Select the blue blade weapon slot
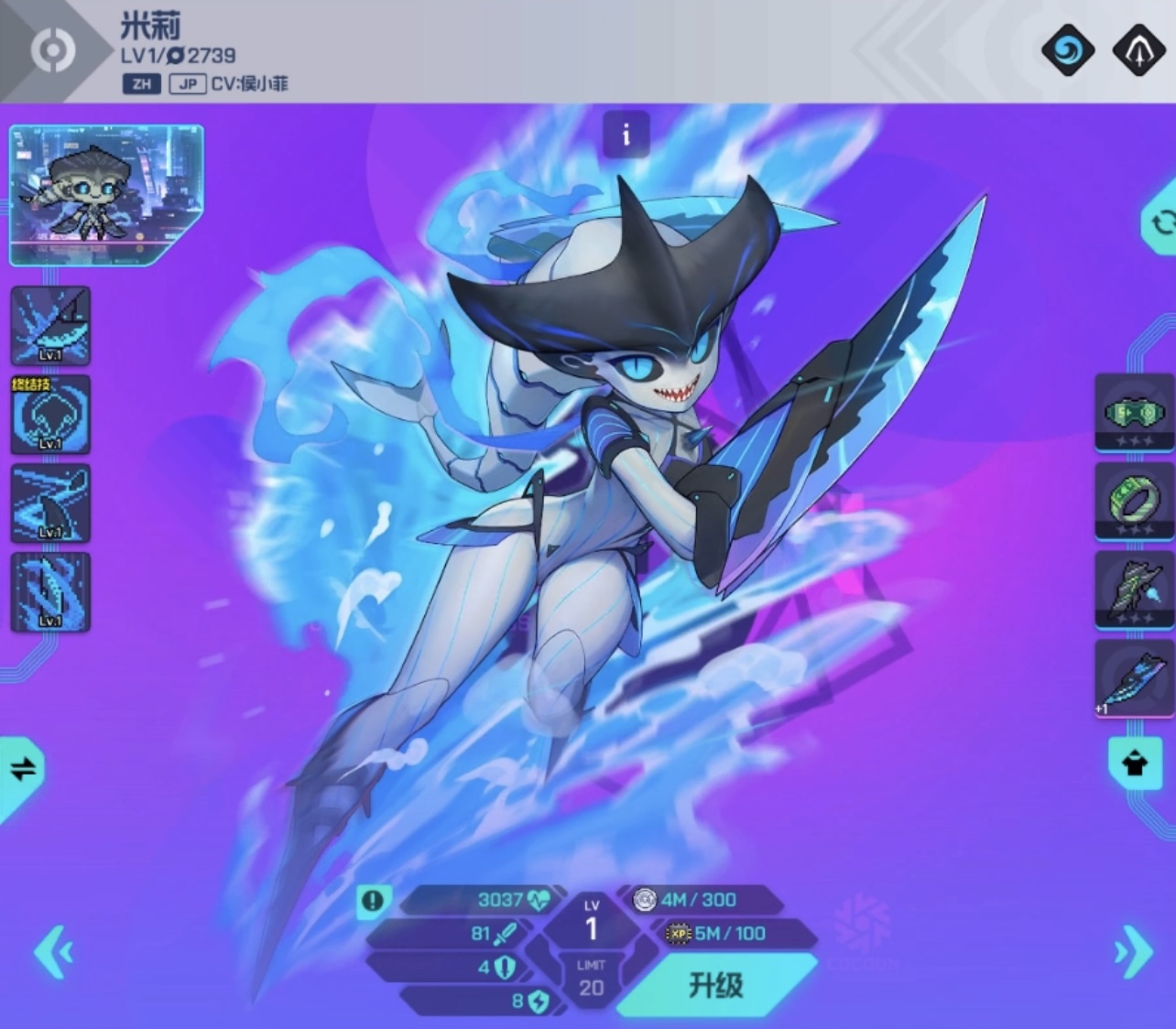This screenshot has width=1176, height=1029. point(1134,679)
